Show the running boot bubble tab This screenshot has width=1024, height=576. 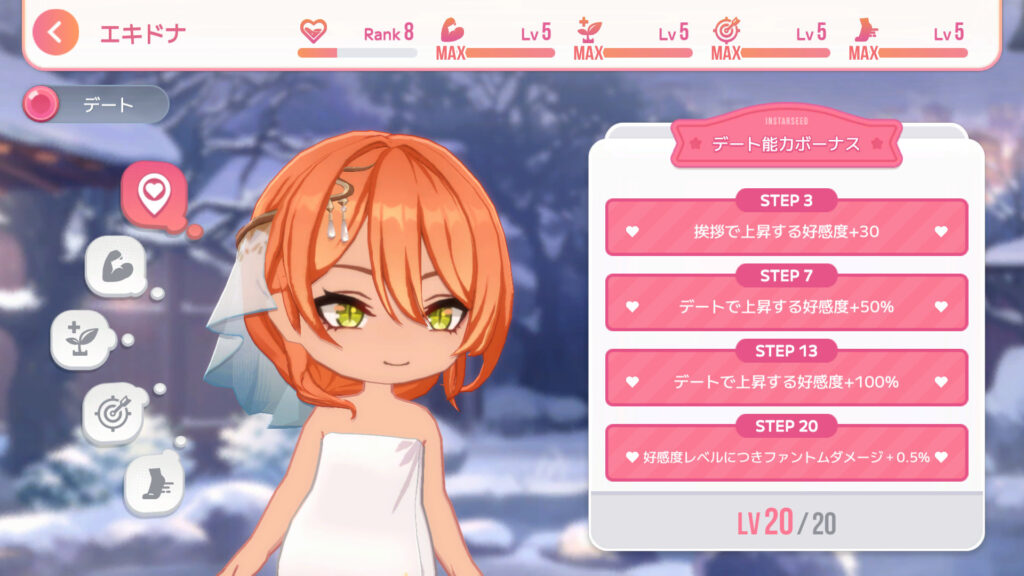[x=153, y=485]
